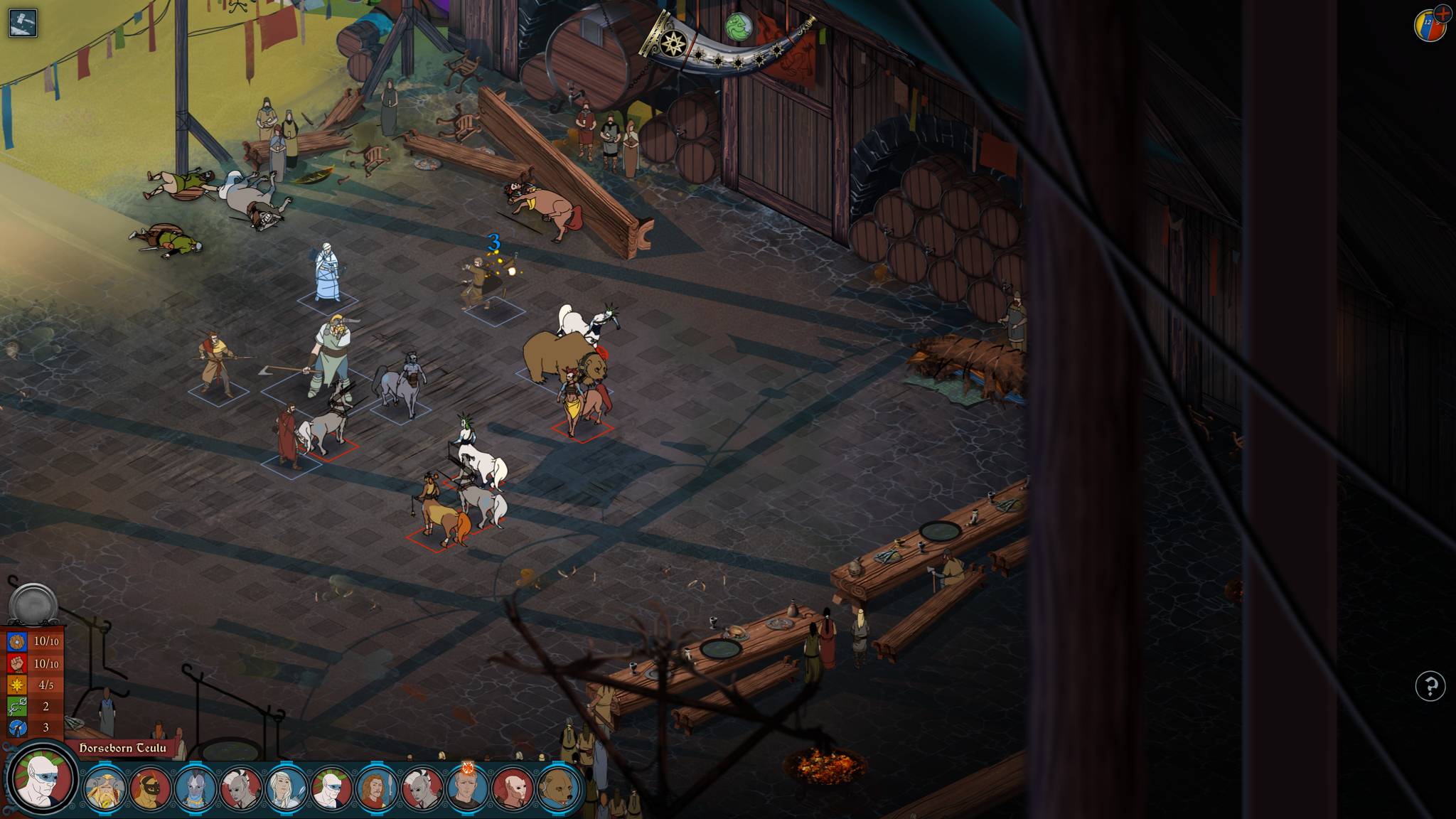Screen dimensions: 1456x819
Task: Click the orange star willpower stat icon
Action: [17, 685]
